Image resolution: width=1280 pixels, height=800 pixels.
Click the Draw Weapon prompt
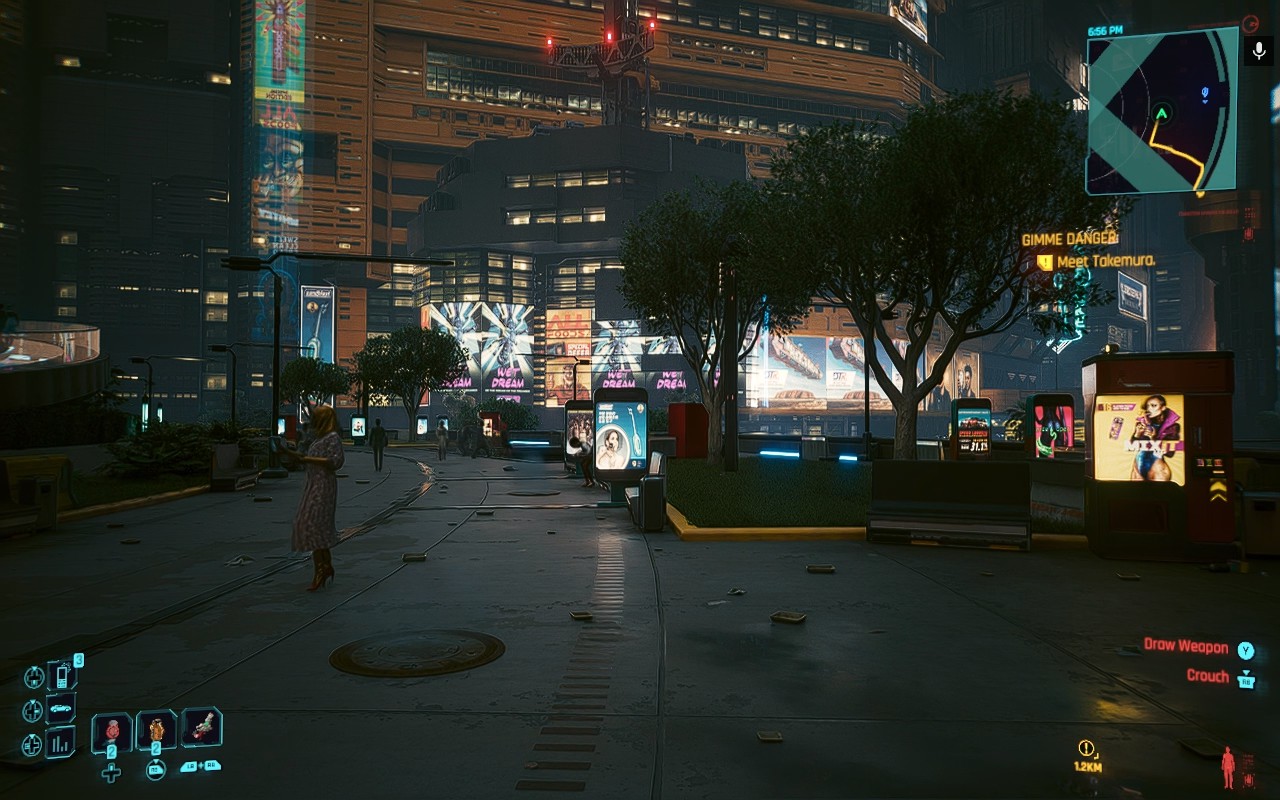pyautogui.click(x=1187, y=647)
